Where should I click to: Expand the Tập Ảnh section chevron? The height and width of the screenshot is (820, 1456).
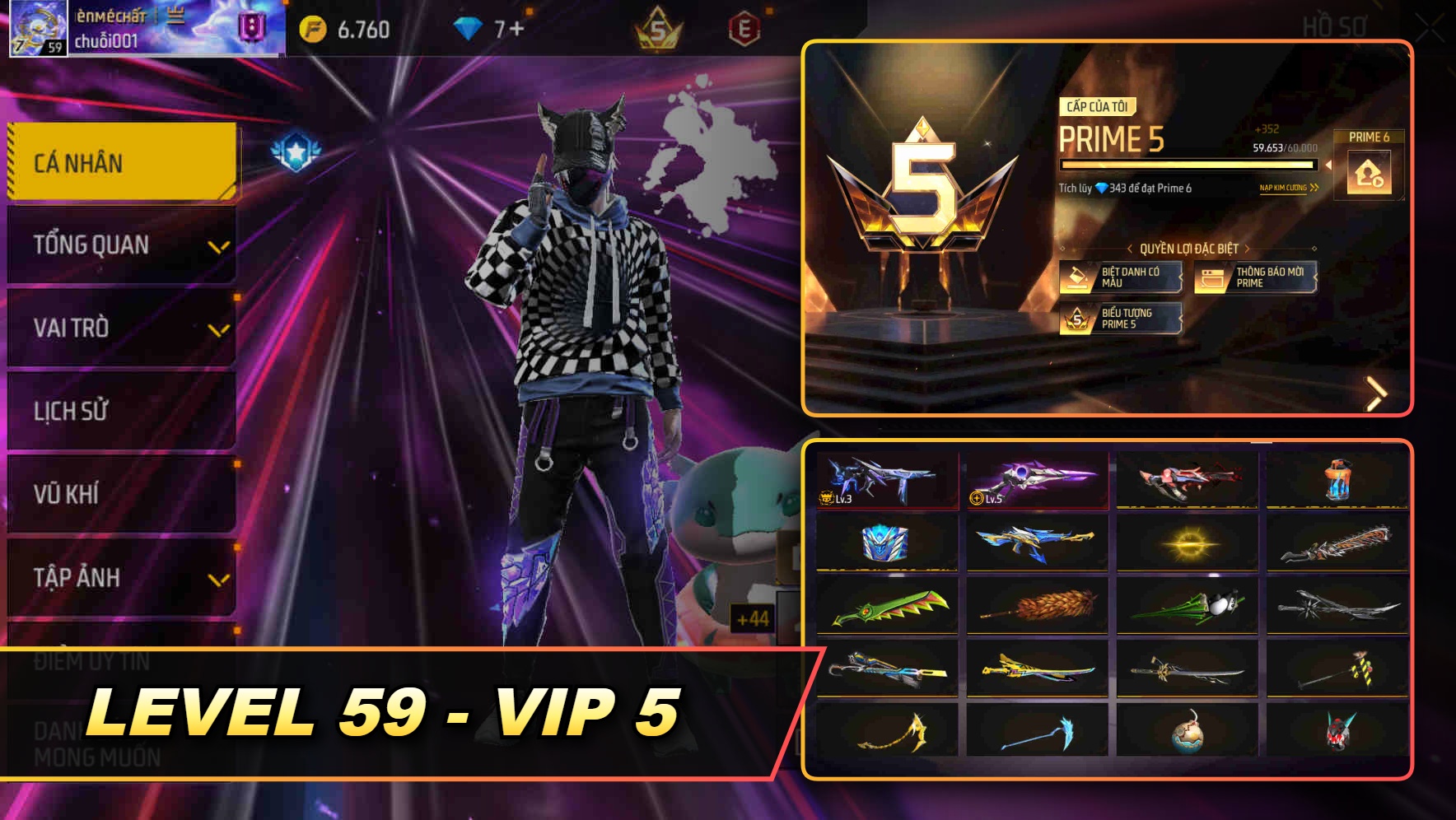click(x=217, y=578)
